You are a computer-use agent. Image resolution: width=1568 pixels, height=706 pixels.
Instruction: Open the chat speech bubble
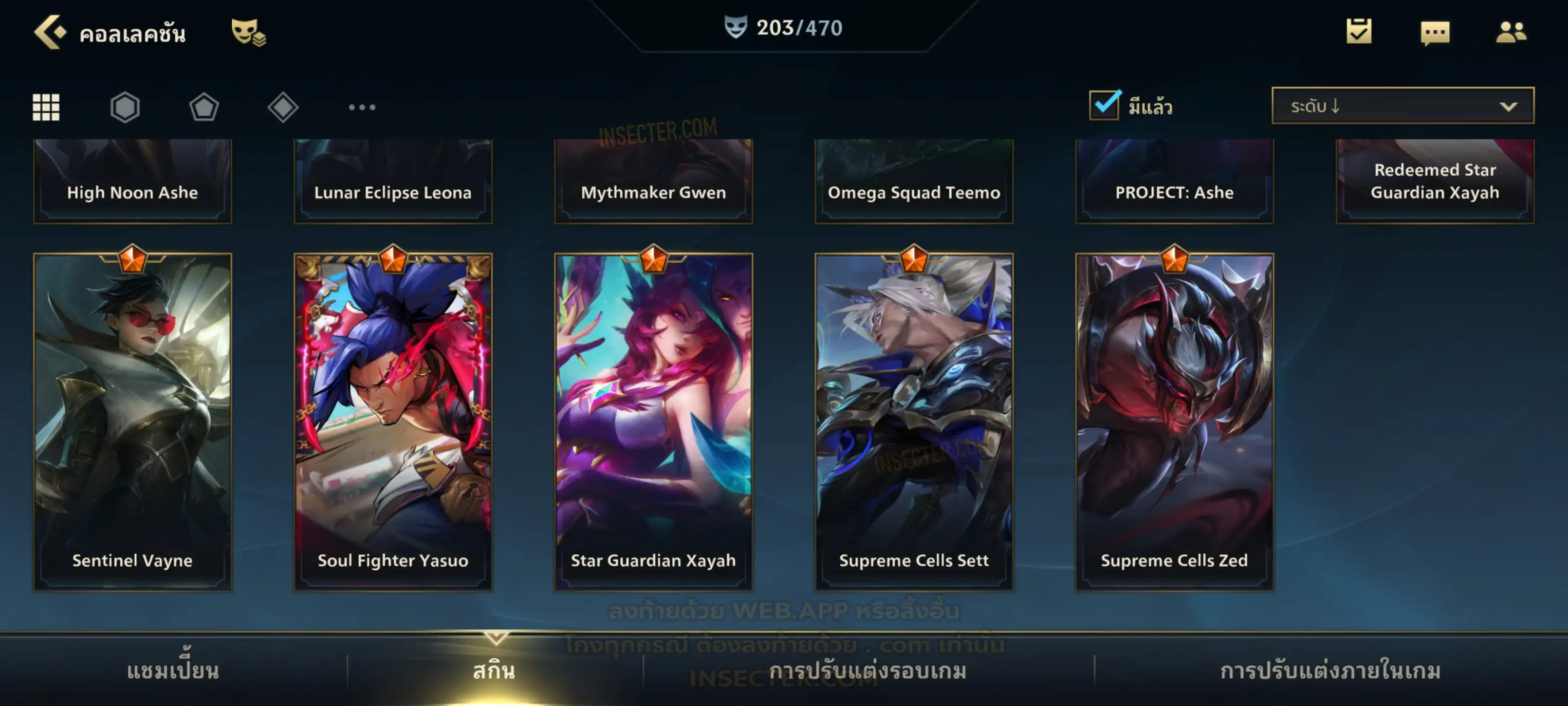pyautogui.click(x=1435, y=32)
